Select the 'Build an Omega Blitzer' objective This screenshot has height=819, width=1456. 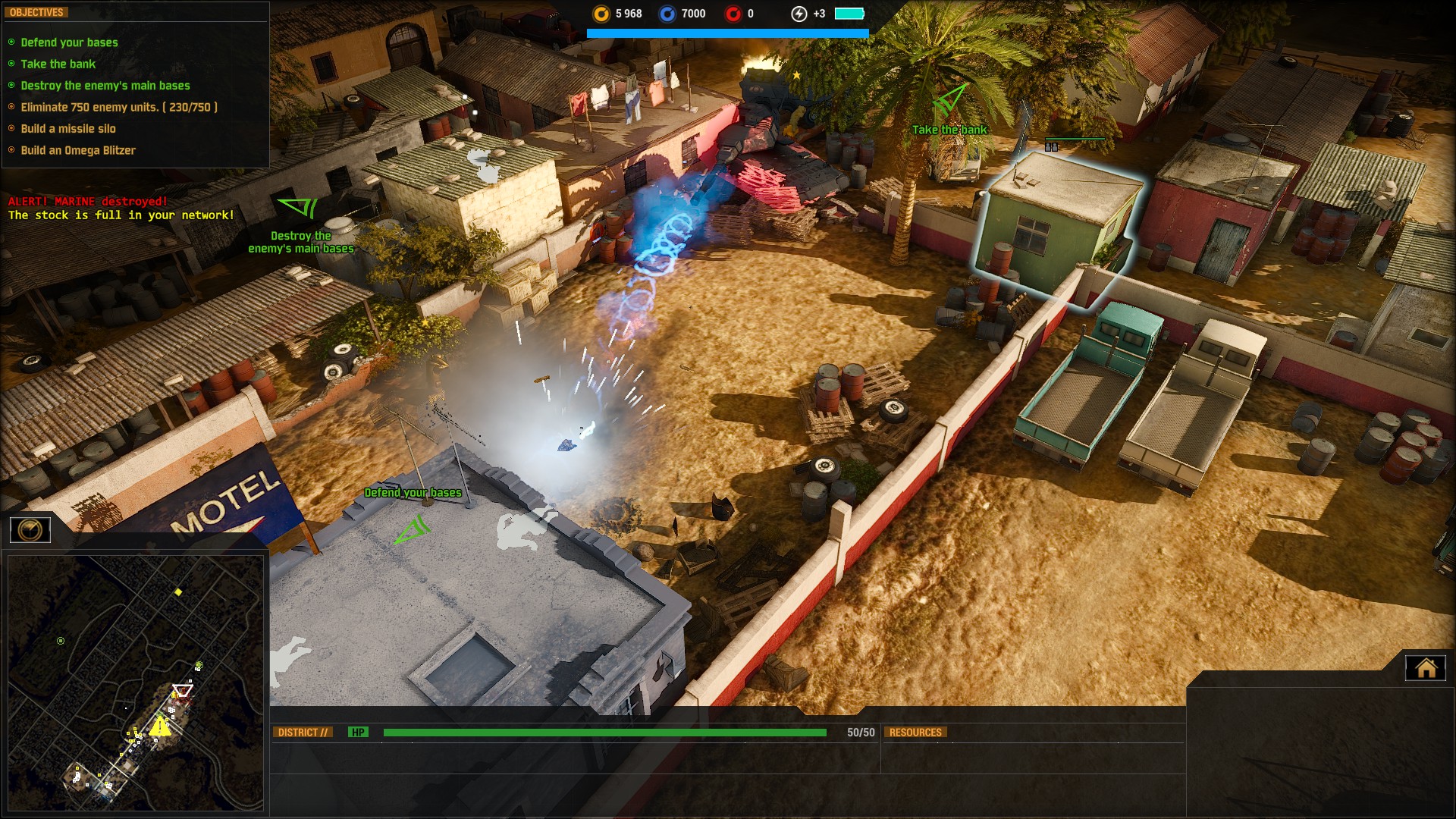(78, 150)
